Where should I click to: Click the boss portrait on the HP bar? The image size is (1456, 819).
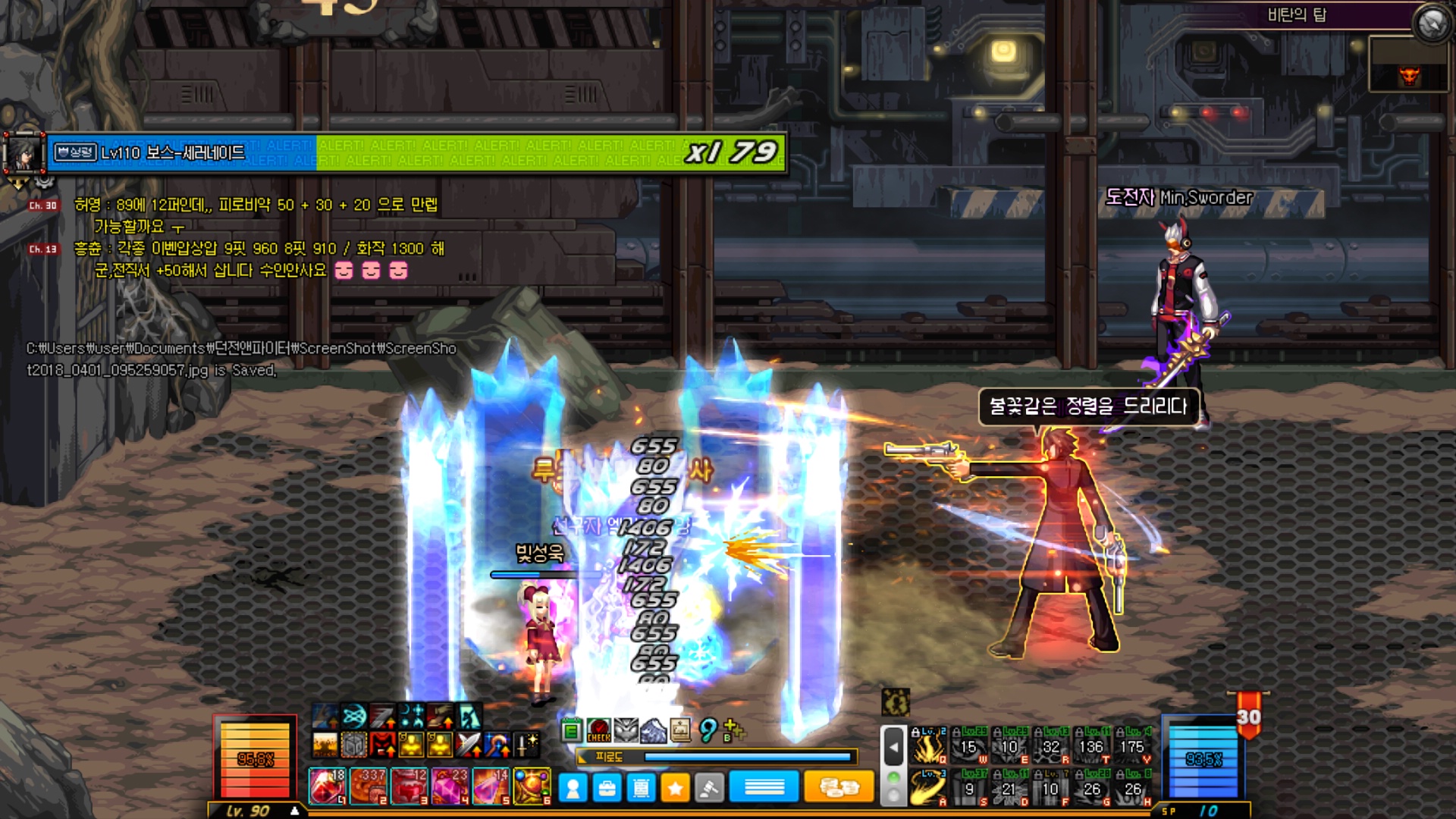click(x=24, y=154)
